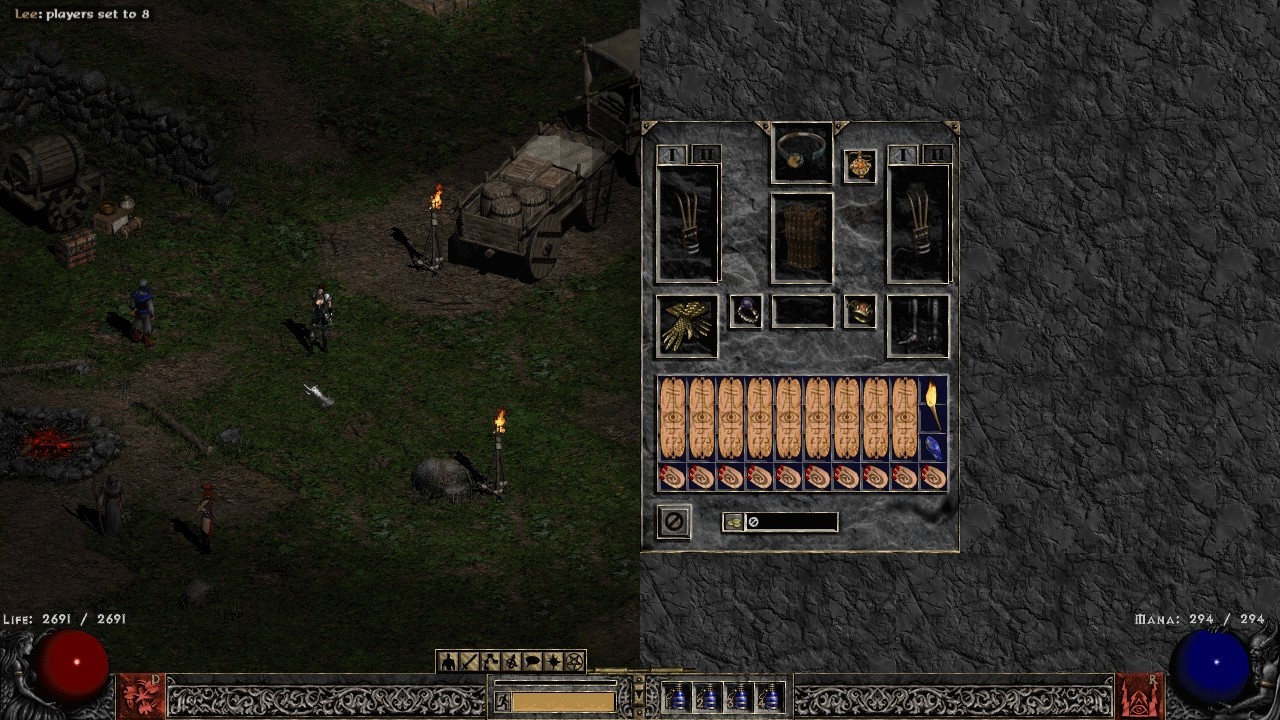The image size is (1280, 720).
Task: Click inside the gold amount input field
Action: (790, 521)
